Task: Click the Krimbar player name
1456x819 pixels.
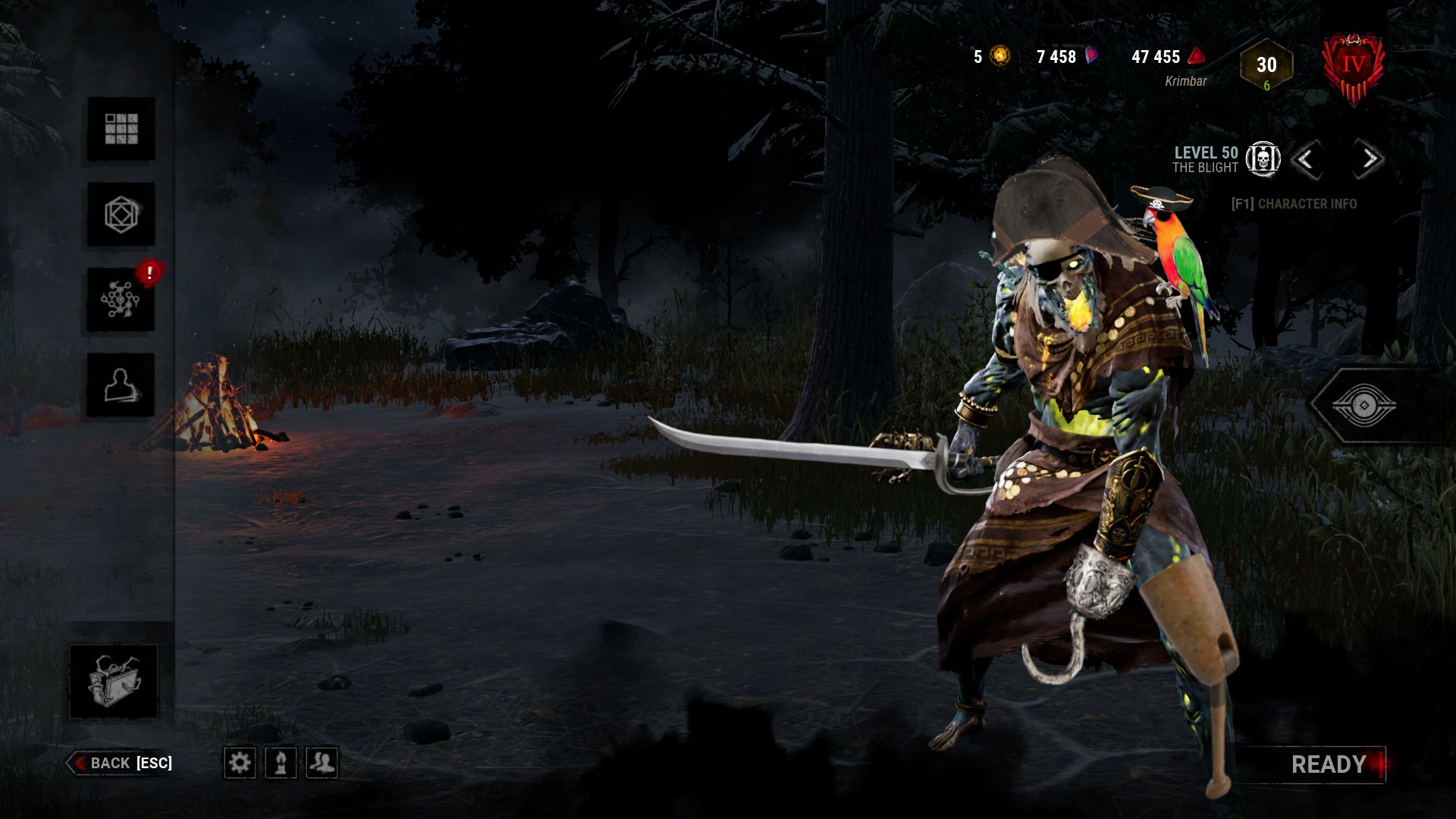Action: [1187, 79]
